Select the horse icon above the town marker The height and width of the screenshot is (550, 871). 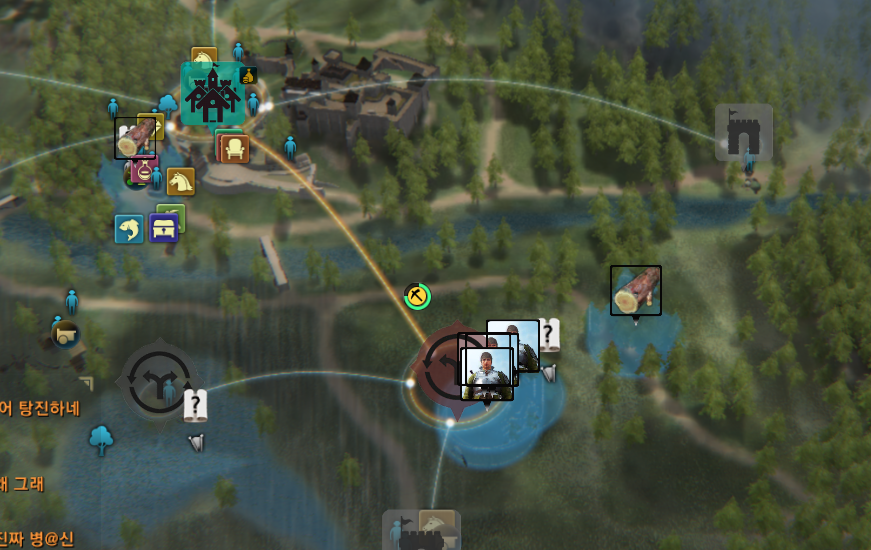point(204,58)
